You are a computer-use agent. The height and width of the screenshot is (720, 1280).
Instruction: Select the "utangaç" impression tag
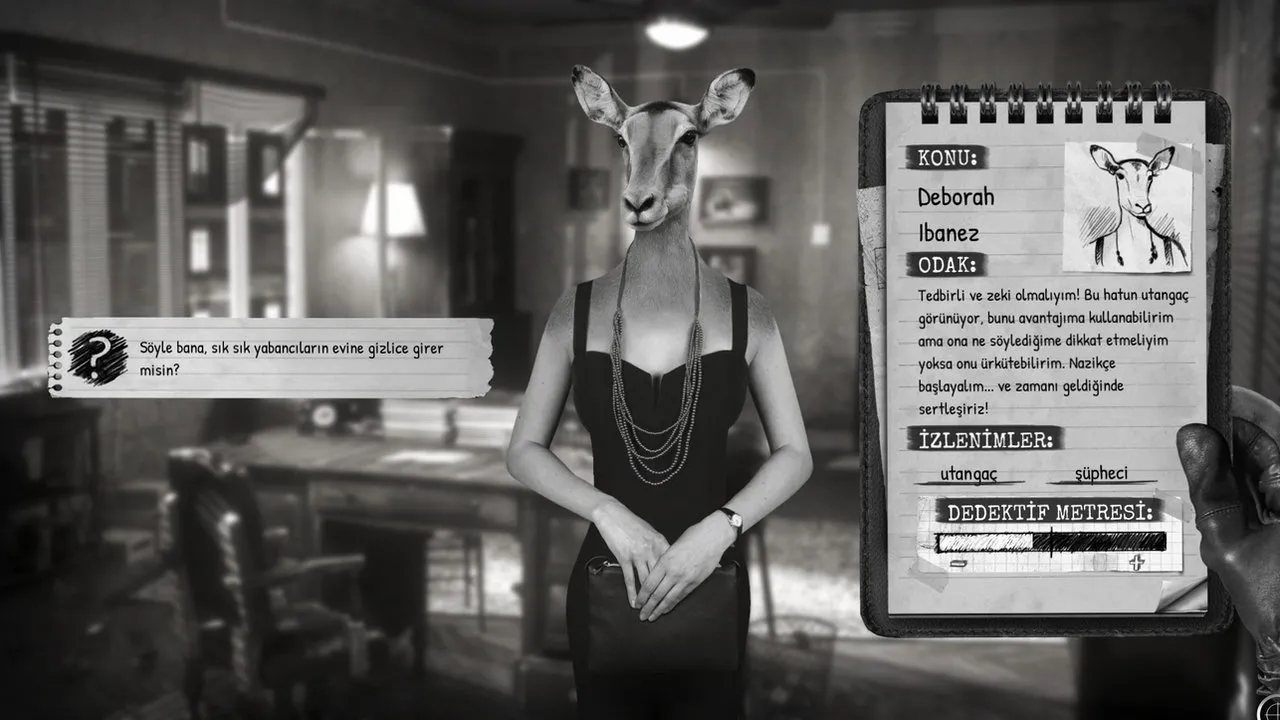tap(968, 473)
